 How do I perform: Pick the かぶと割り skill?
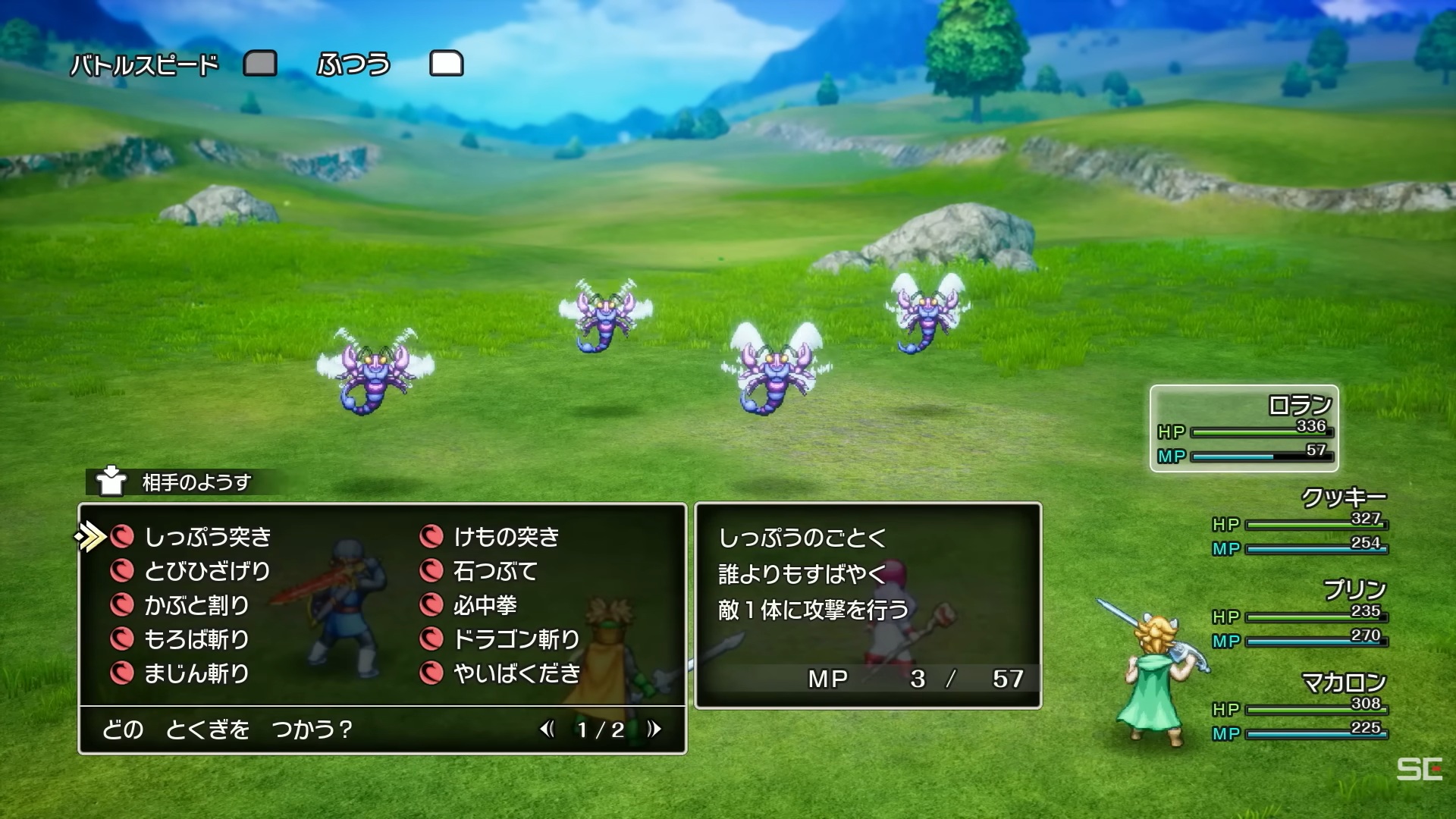(x=196, y=605)
